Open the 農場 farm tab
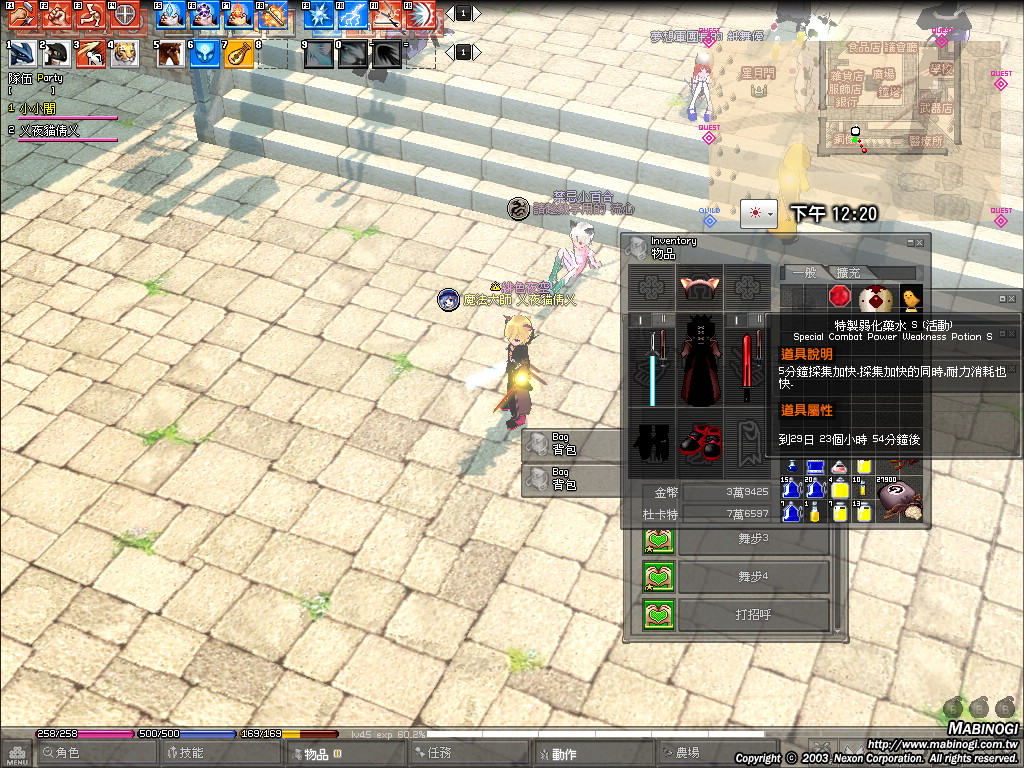This screenshot has height=768, width=1024. point(686,754)
